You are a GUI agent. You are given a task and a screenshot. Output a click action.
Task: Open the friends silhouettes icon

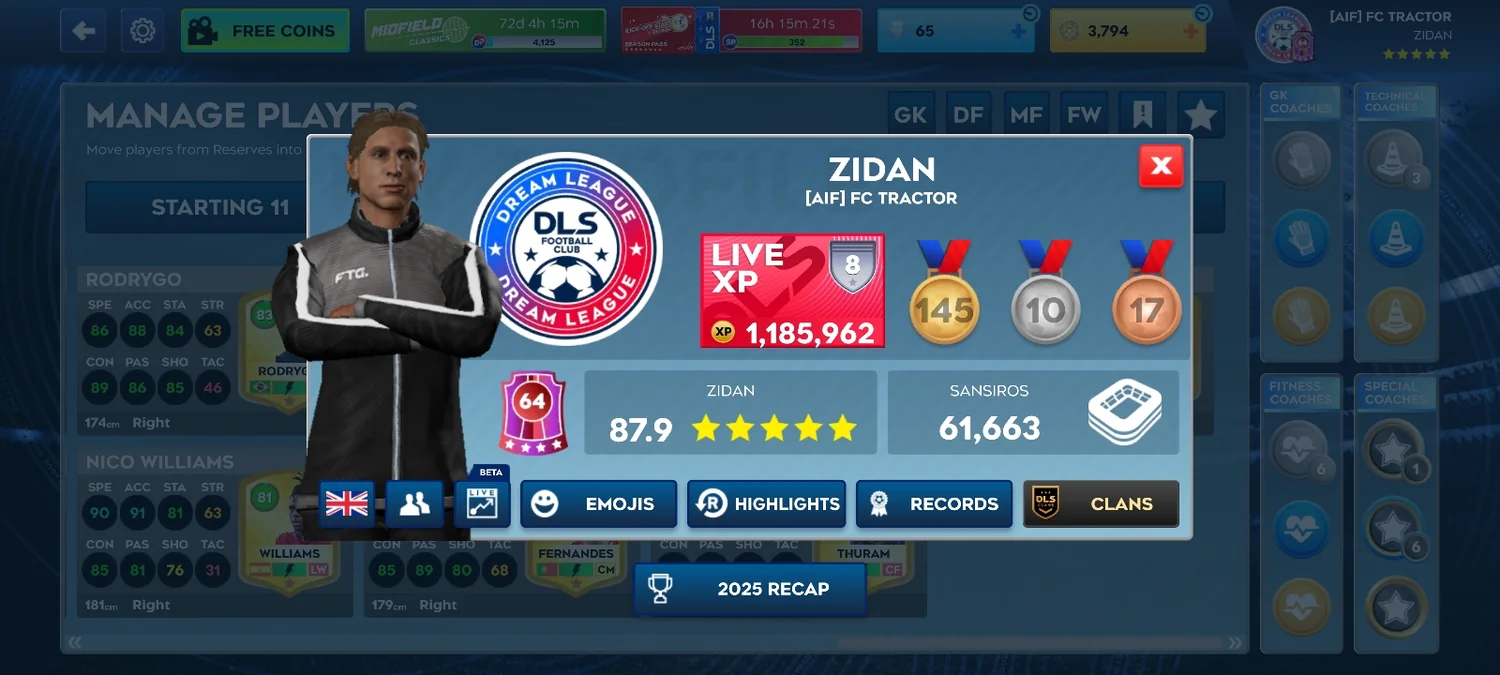coord(414,504)
